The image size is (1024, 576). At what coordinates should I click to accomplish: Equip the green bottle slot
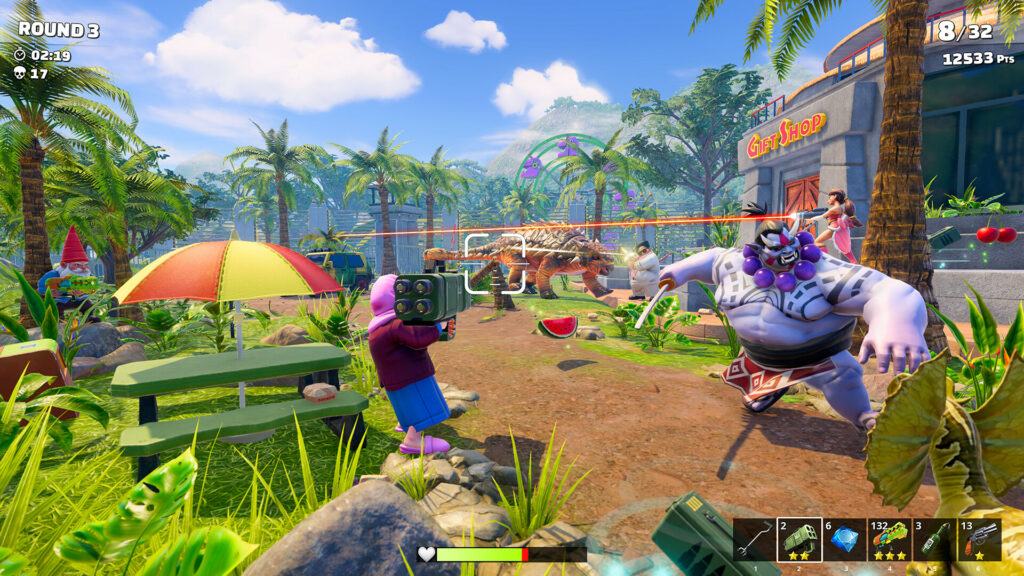click(x=935, y=539)
